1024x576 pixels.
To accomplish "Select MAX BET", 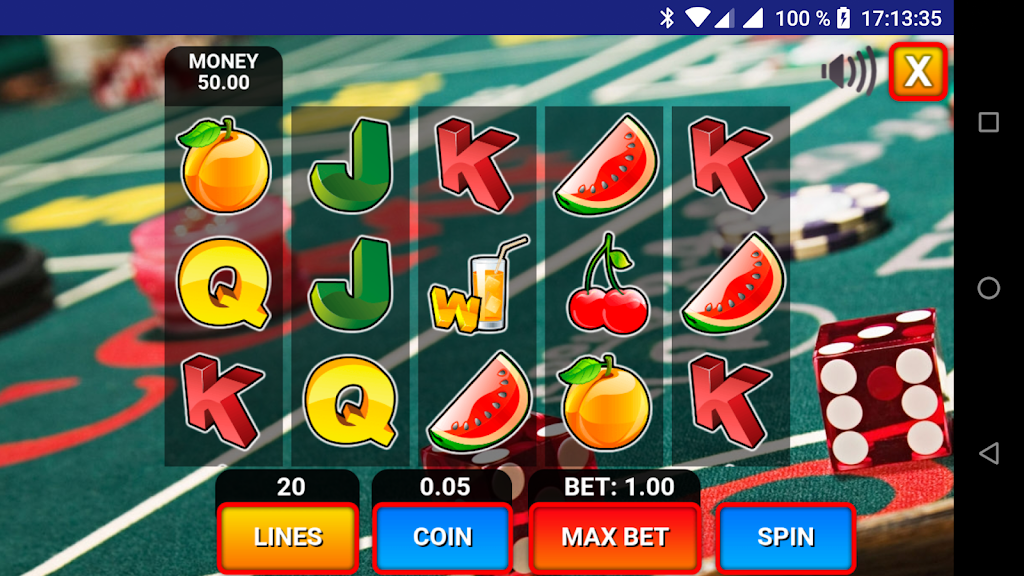I will (614, 537).
